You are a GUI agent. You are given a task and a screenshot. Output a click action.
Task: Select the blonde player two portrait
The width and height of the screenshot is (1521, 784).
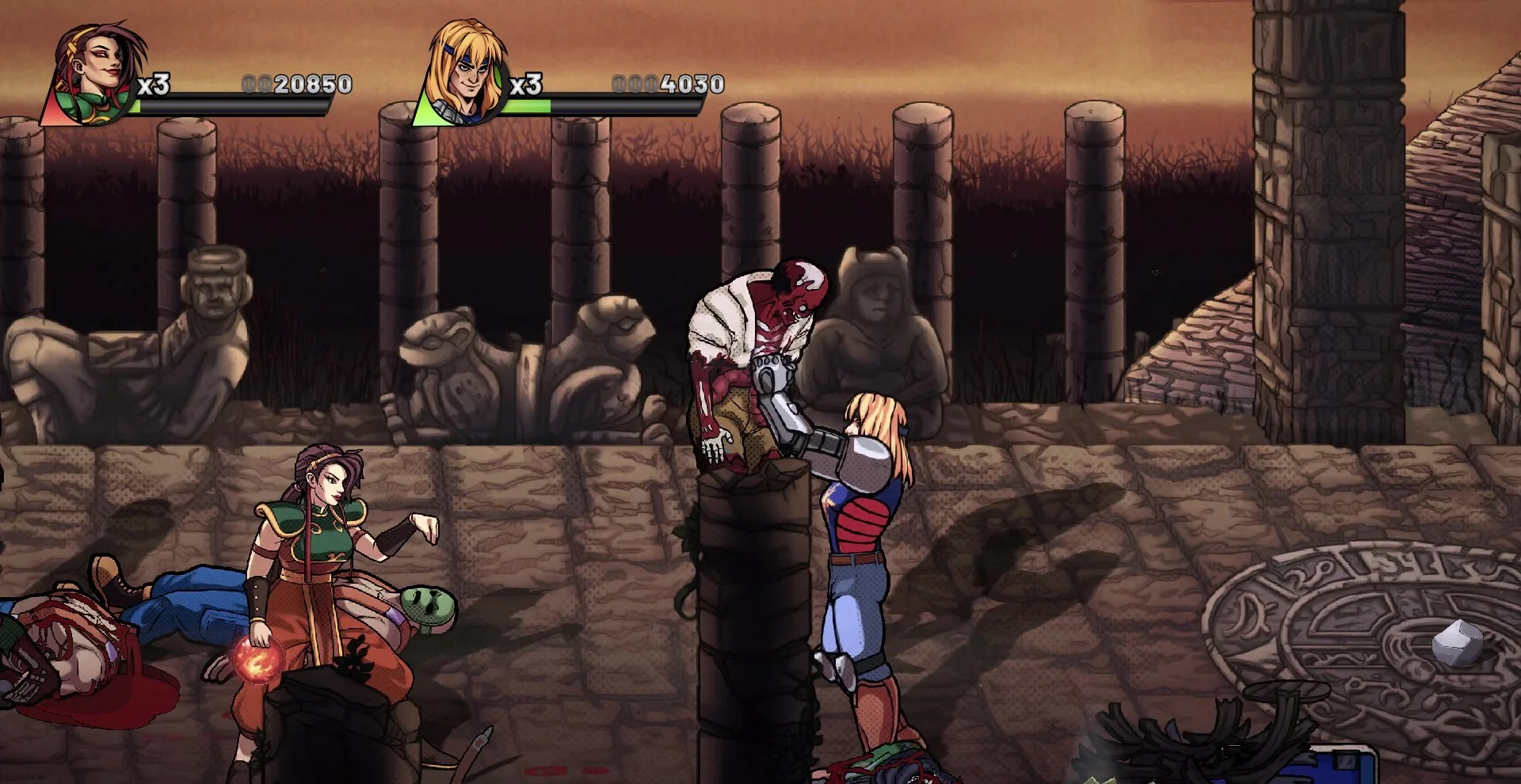(466, 73)
